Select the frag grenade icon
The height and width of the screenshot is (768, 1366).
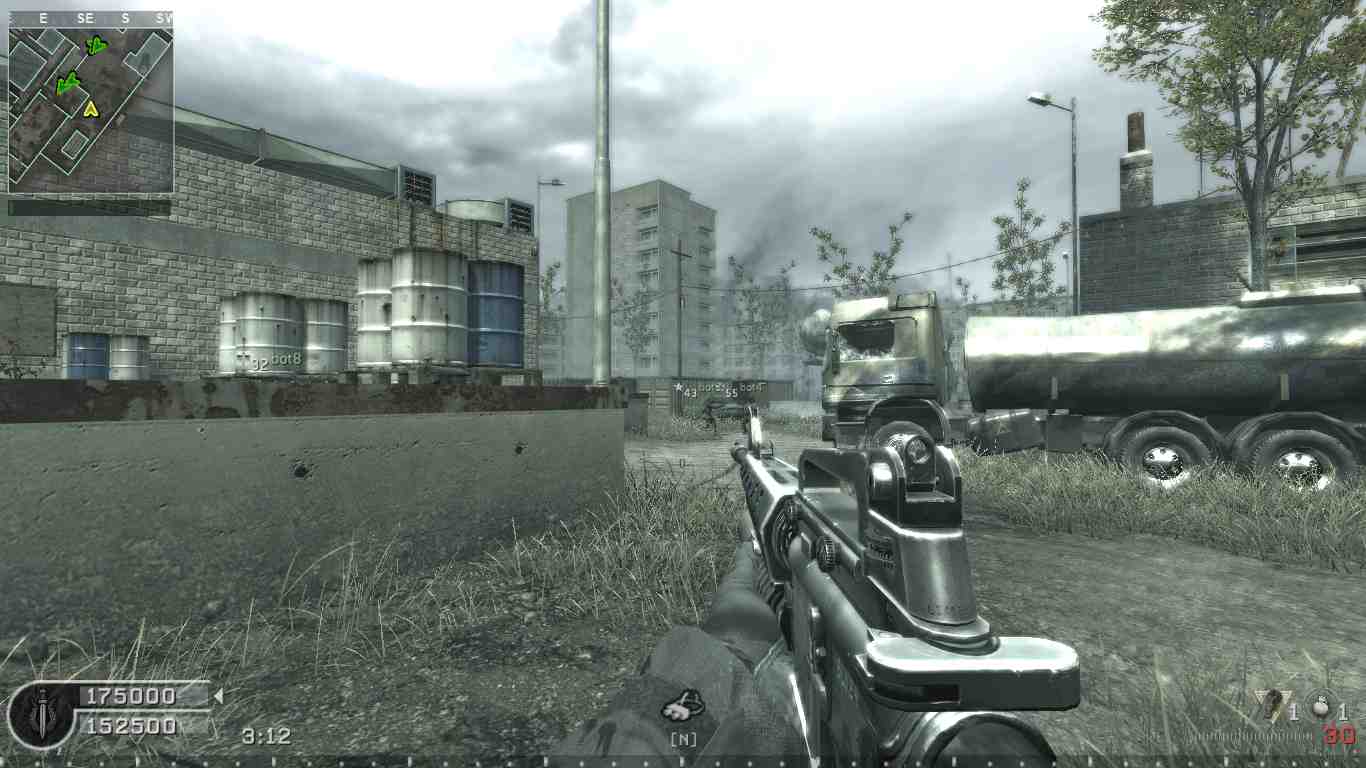click(1320, 706)
